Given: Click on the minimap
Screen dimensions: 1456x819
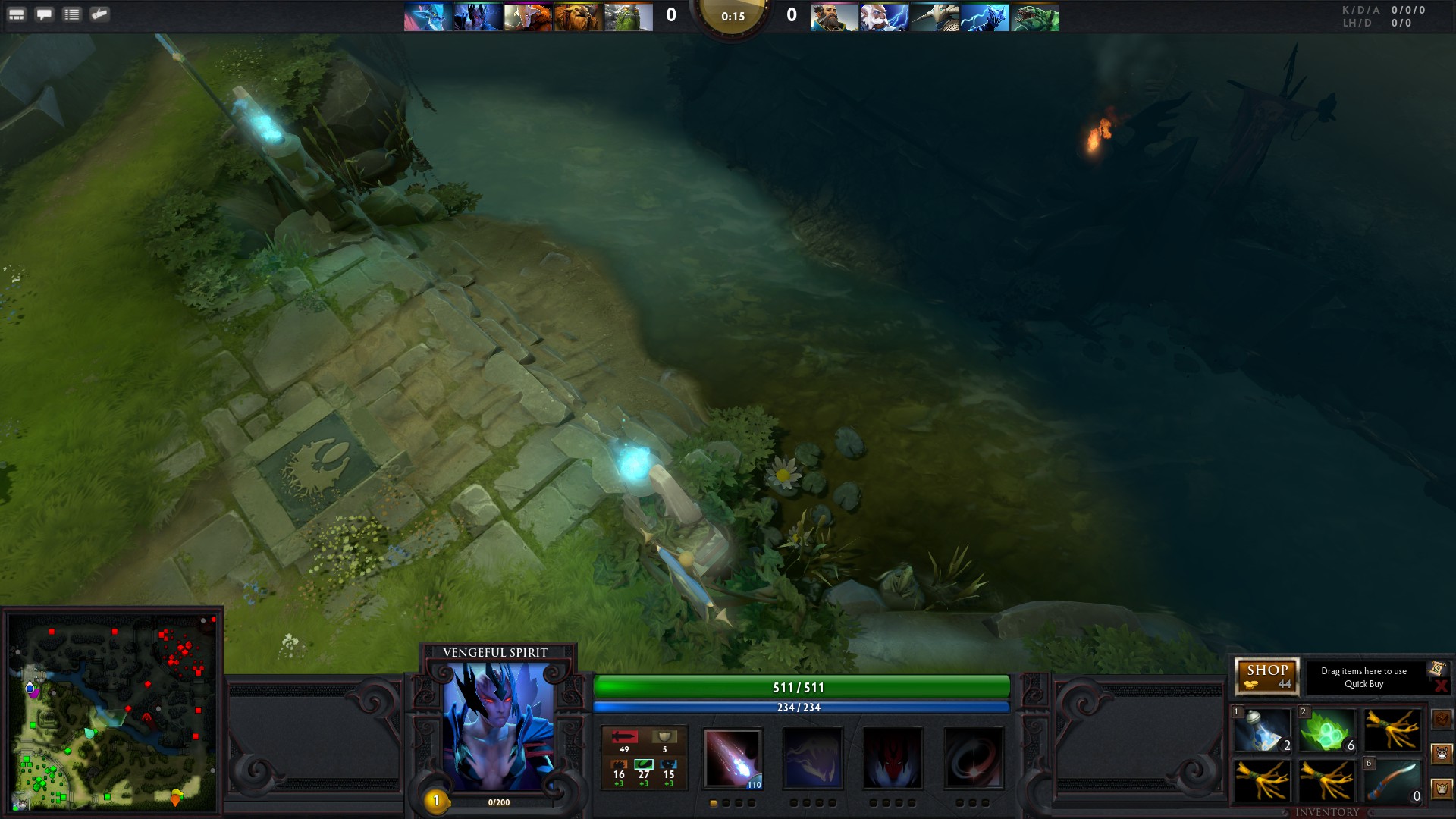Looking at the screenshot, I should (x=114, y=713).
